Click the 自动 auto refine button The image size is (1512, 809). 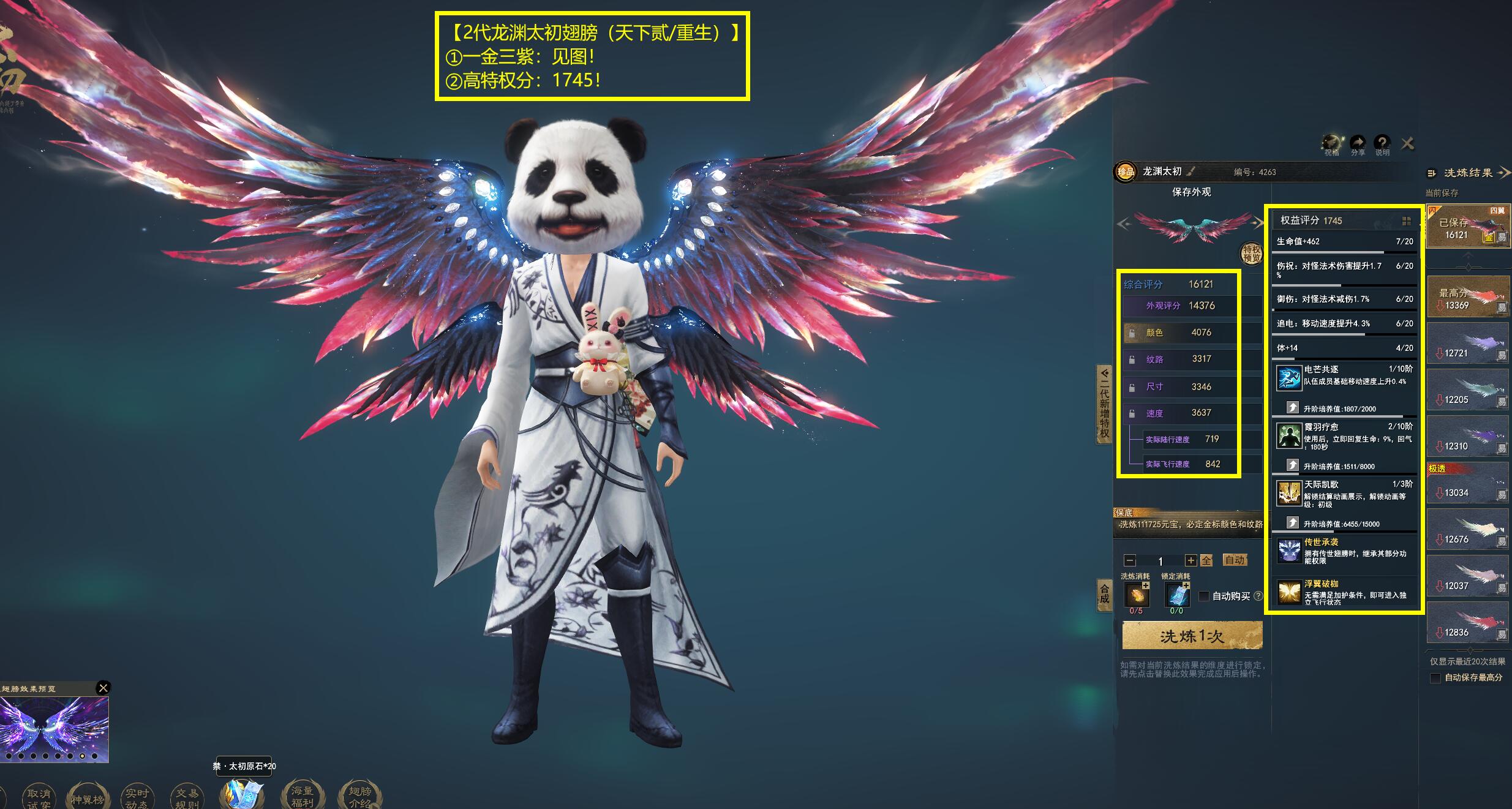[1235, 560]
